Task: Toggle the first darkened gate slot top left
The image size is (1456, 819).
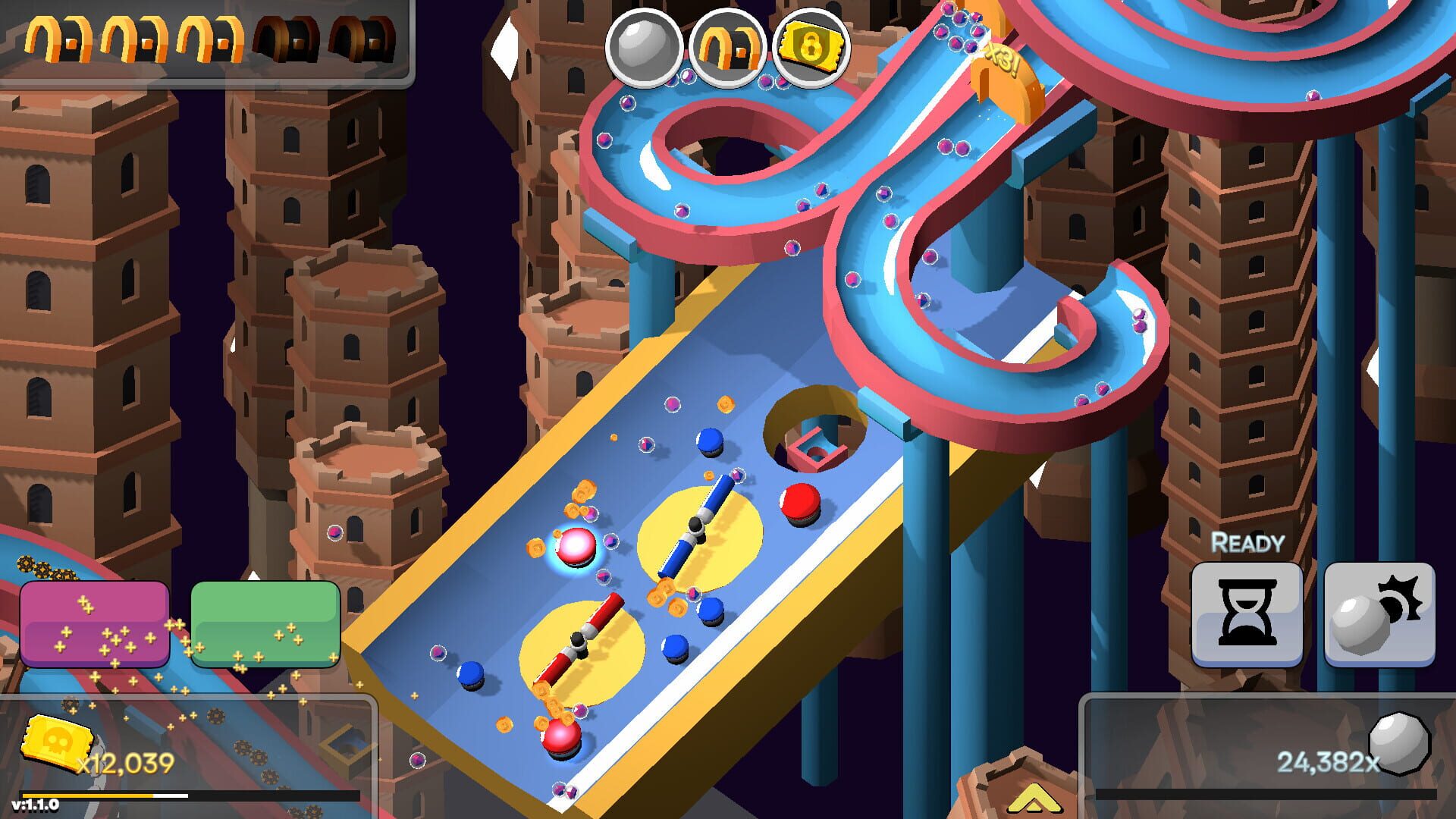Action: pos(287,36)
